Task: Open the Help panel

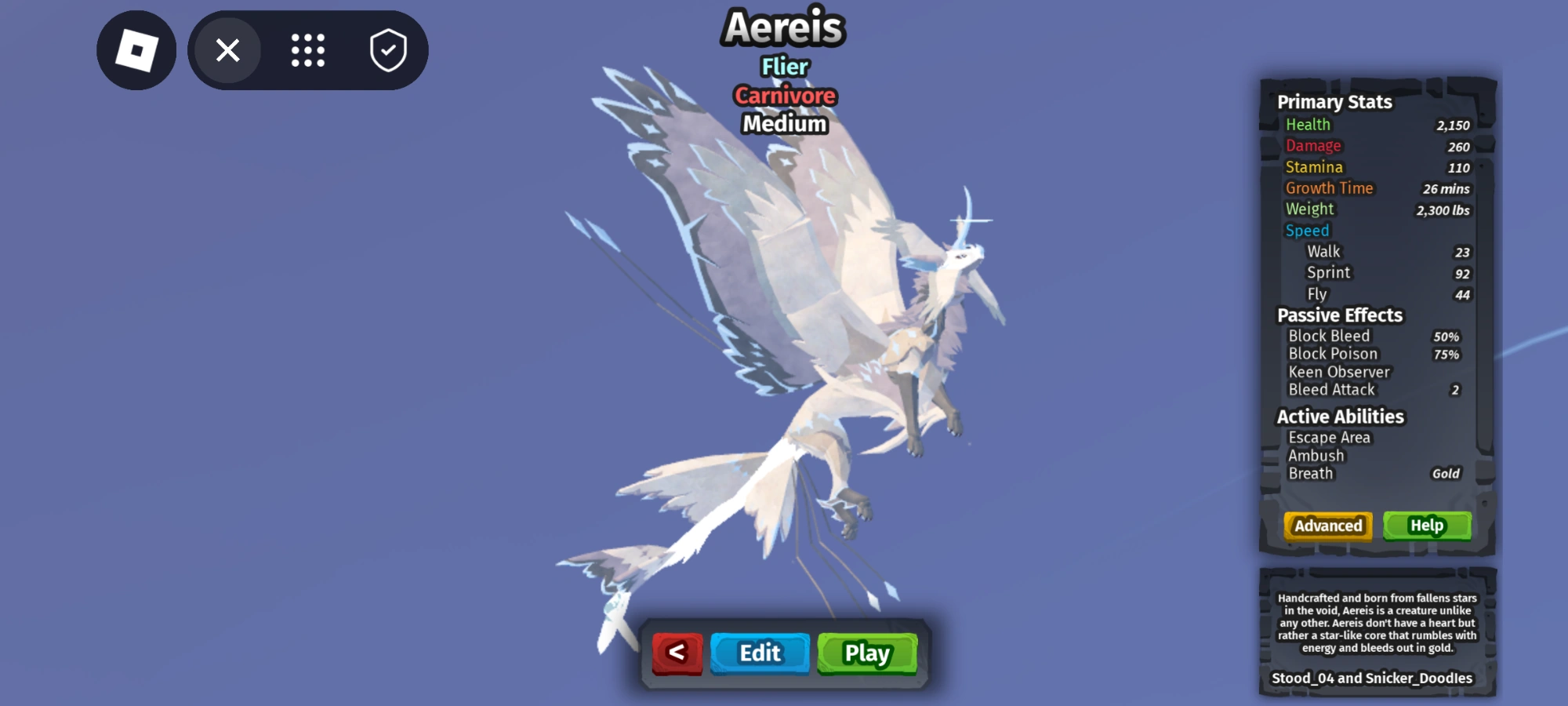Action: (1427, 524)
